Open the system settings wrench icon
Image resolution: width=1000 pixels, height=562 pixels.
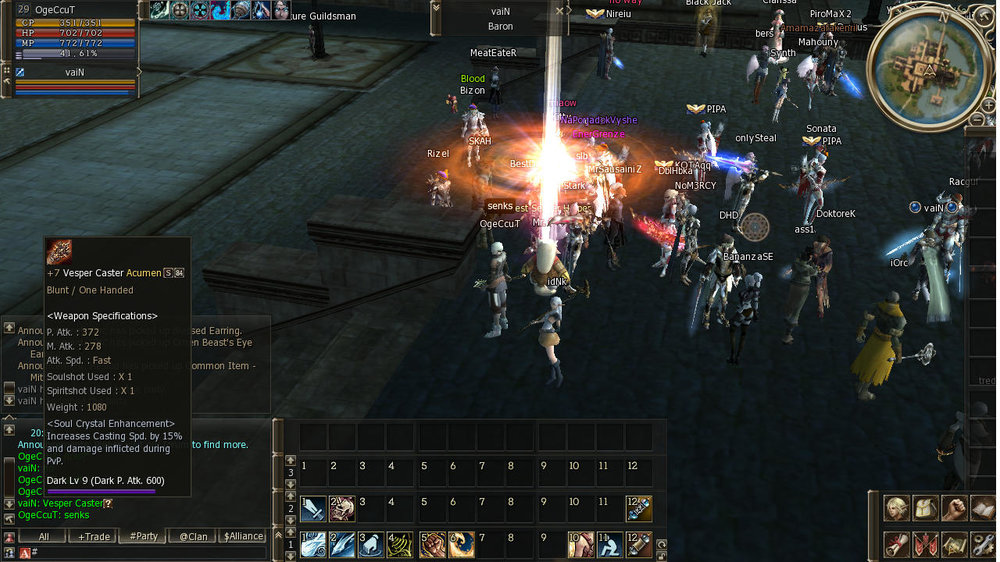tap(984, 544)
